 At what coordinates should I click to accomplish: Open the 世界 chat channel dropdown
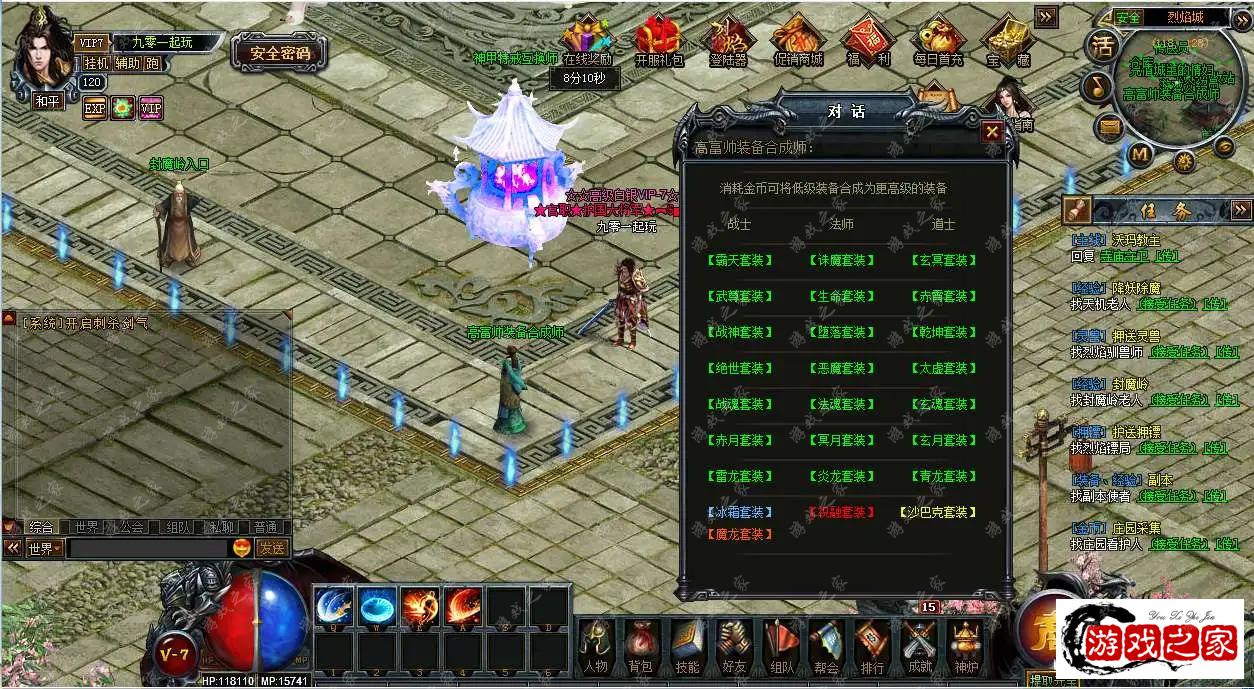(45, 548)
